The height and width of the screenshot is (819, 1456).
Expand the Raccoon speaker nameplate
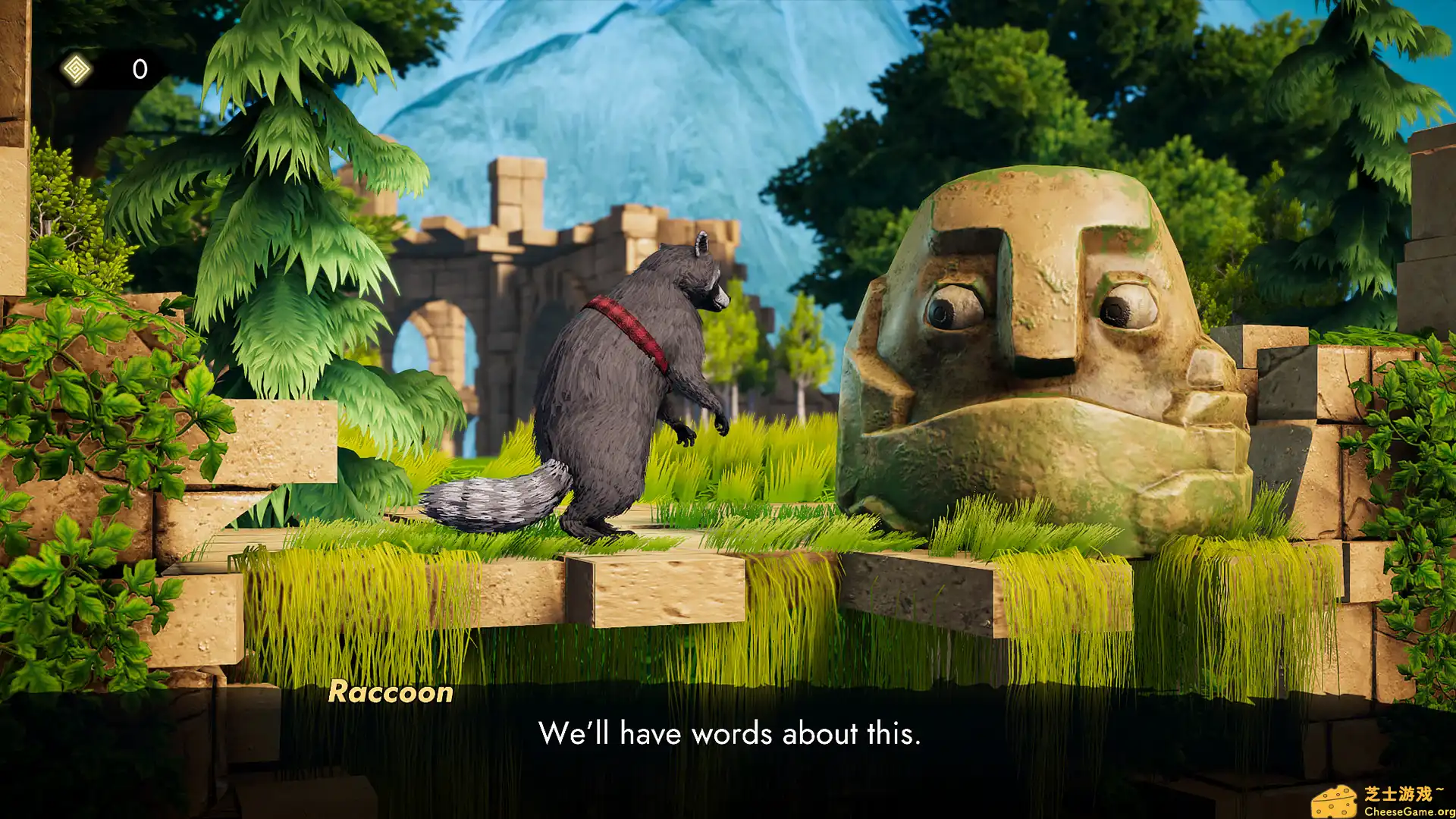point(389,692)
